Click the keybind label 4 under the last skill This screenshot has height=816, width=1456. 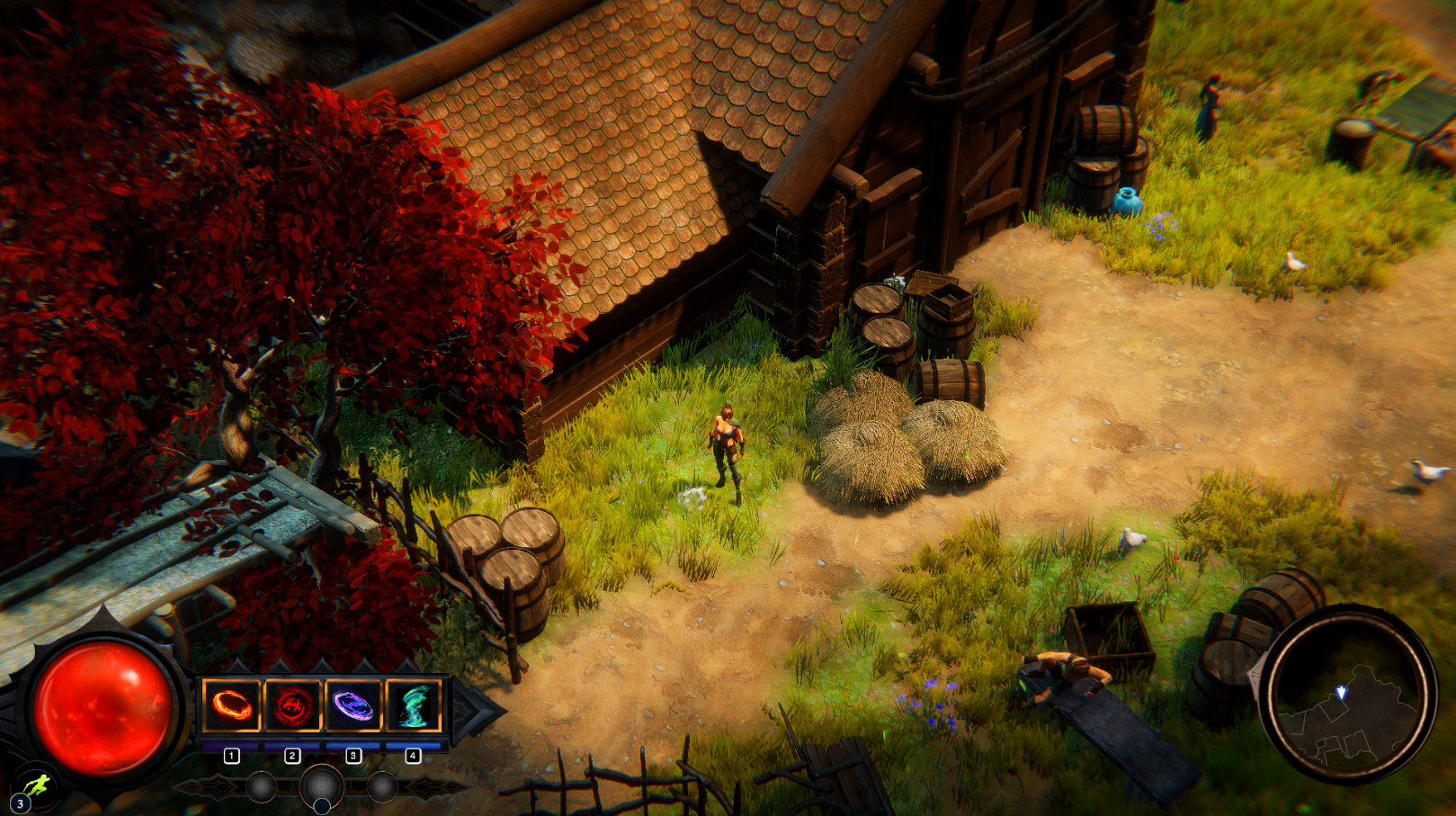(413, 755)
